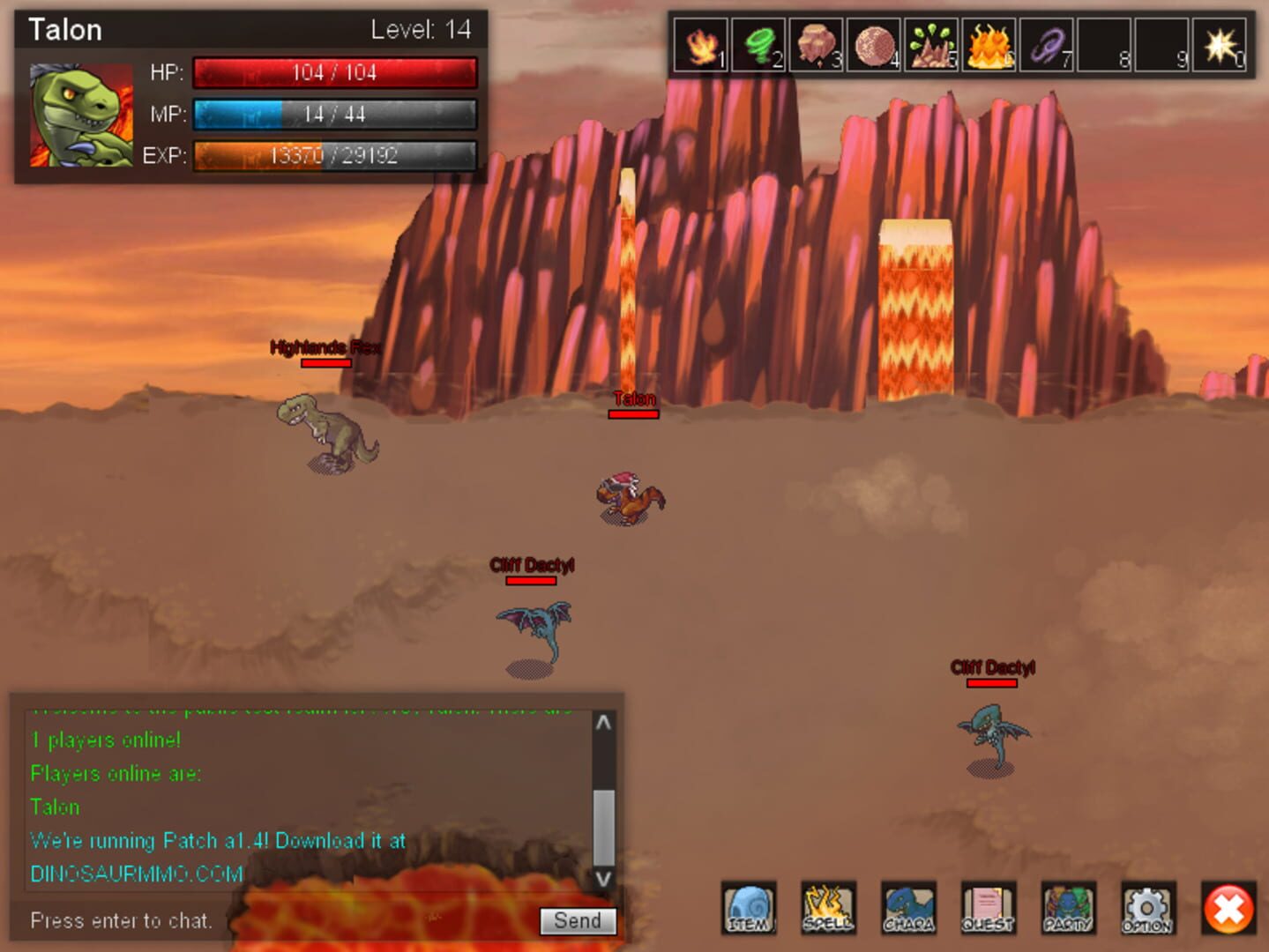Open the Option settings
This screenshot has width=1269, height=952.
pos(1147,909)
